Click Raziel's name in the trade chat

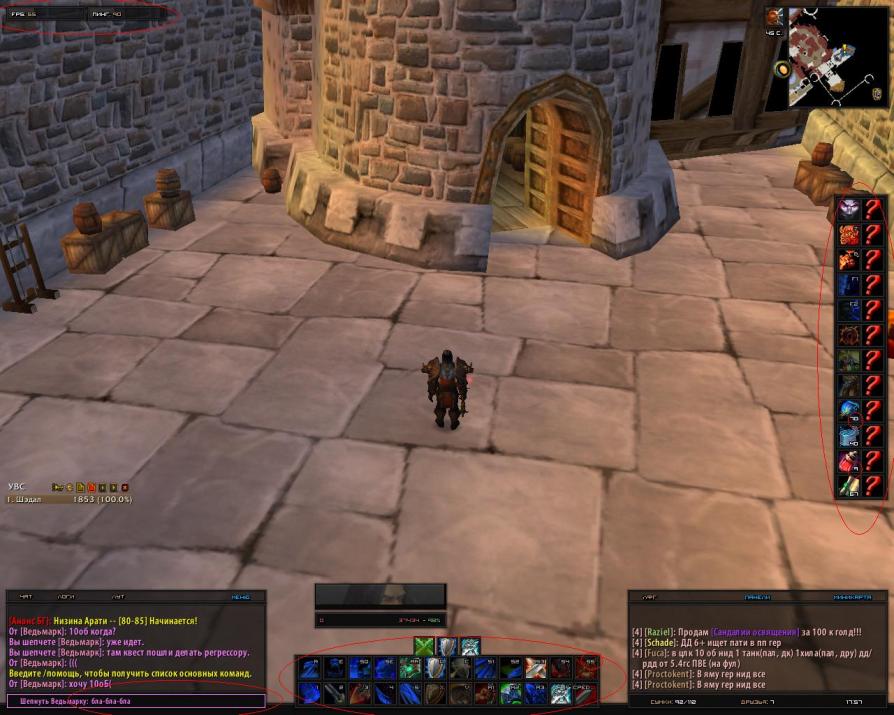point(658,632)
